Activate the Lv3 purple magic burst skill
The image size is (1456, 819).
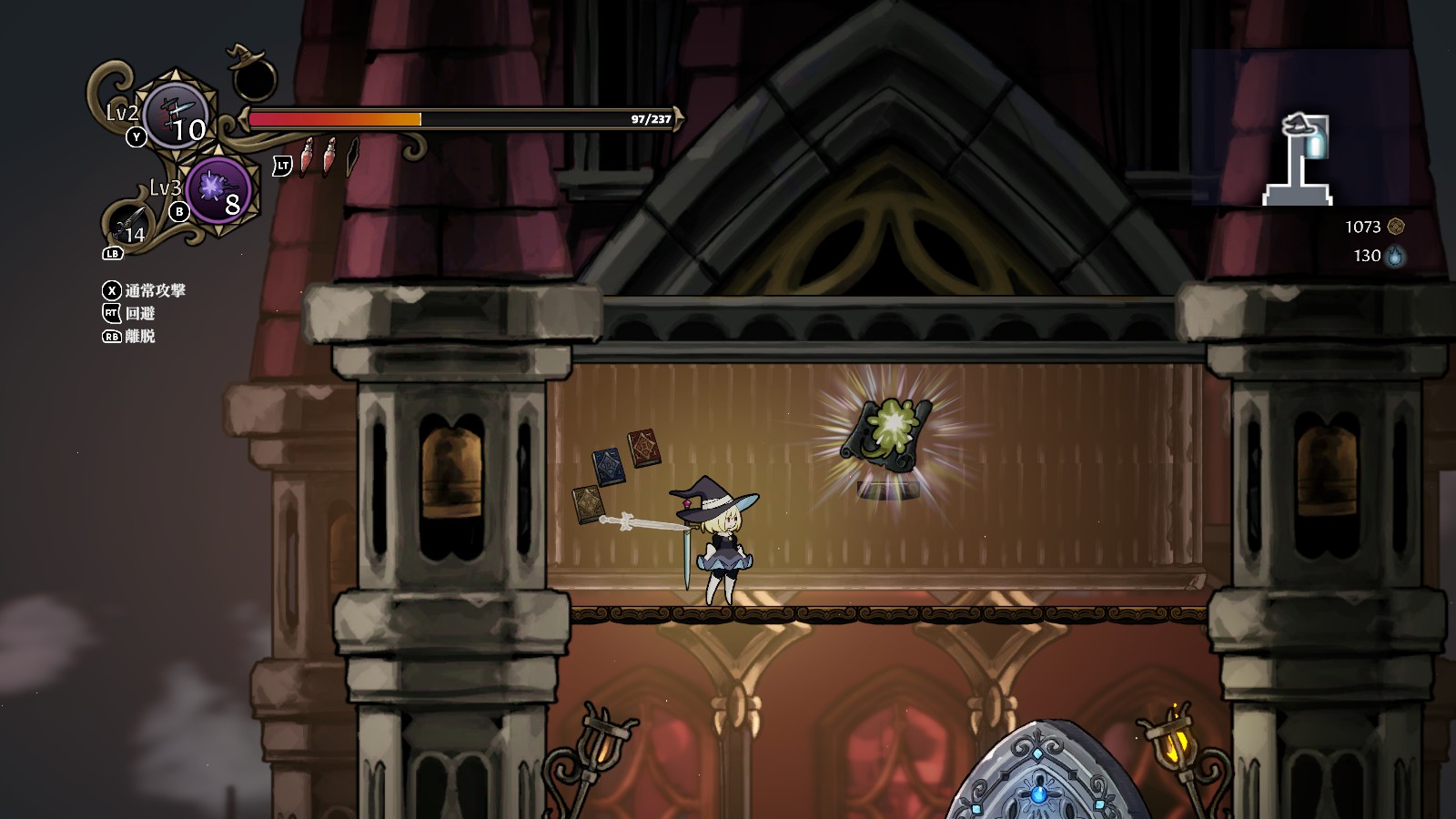(x=218, y=189)
